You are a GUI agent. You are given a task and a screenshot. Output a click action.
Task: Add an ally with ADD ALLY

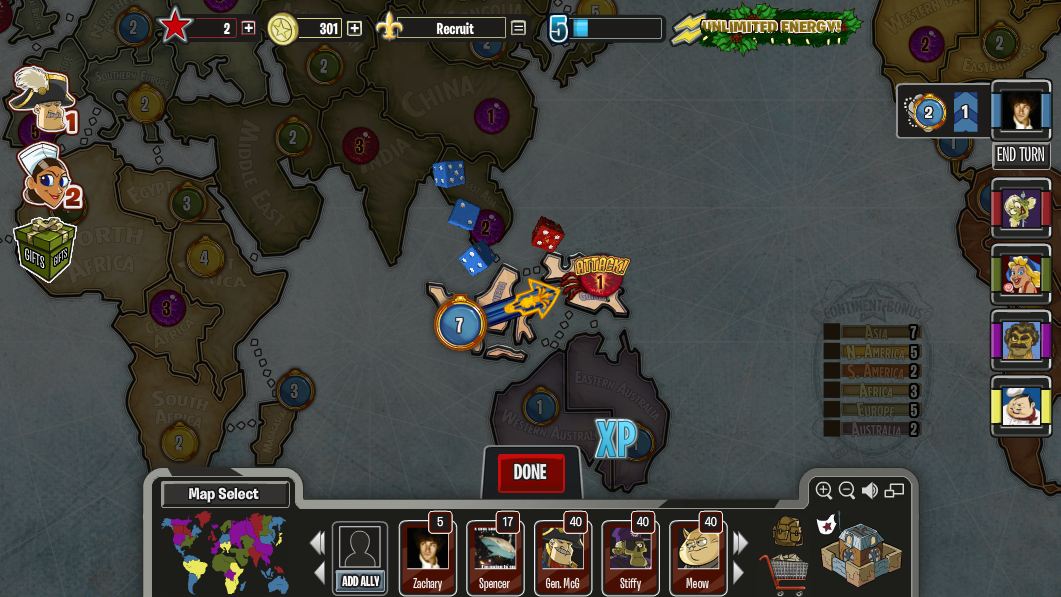pyautogui.click(x=360, y=559)
